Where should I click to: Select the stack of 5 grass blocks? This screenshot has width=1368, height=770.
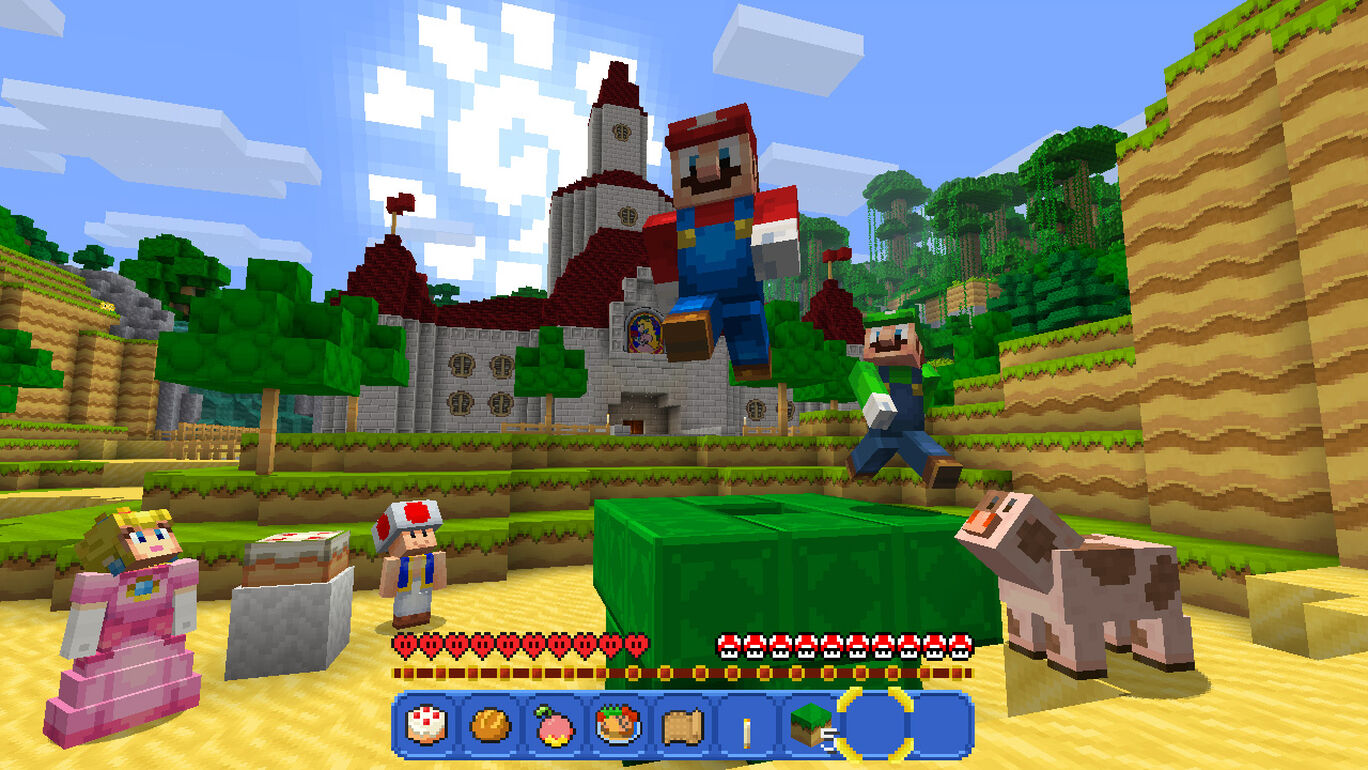(810, 723)
